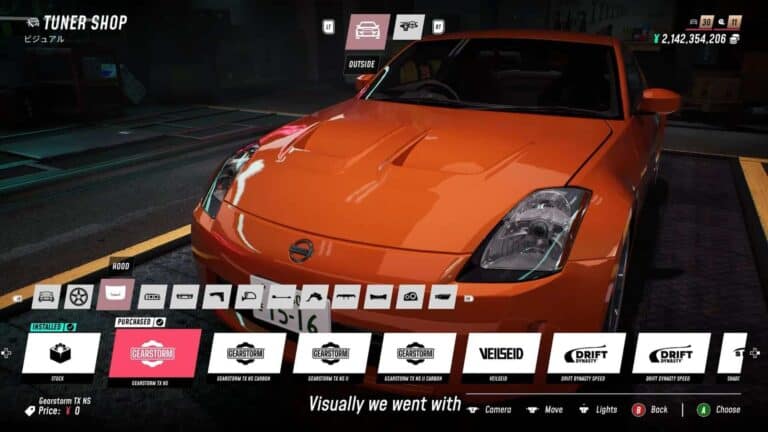This screenshot has height=432, width=768.
Task: Select the Gearstorm TX NS II Carbon hood
Action: (x=416, y=353)
